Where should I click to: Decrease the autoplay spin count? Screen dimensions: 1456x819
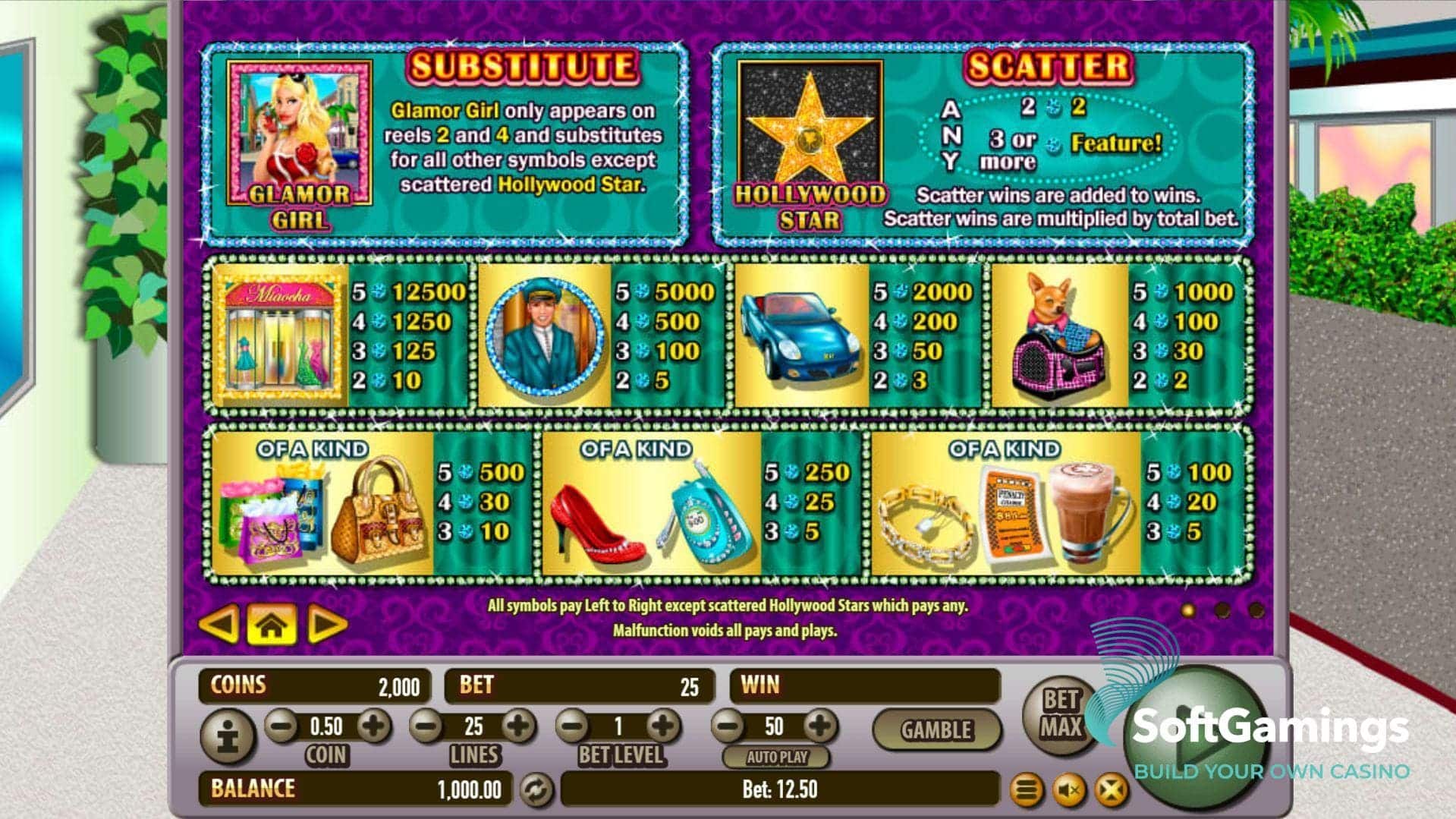728,726
